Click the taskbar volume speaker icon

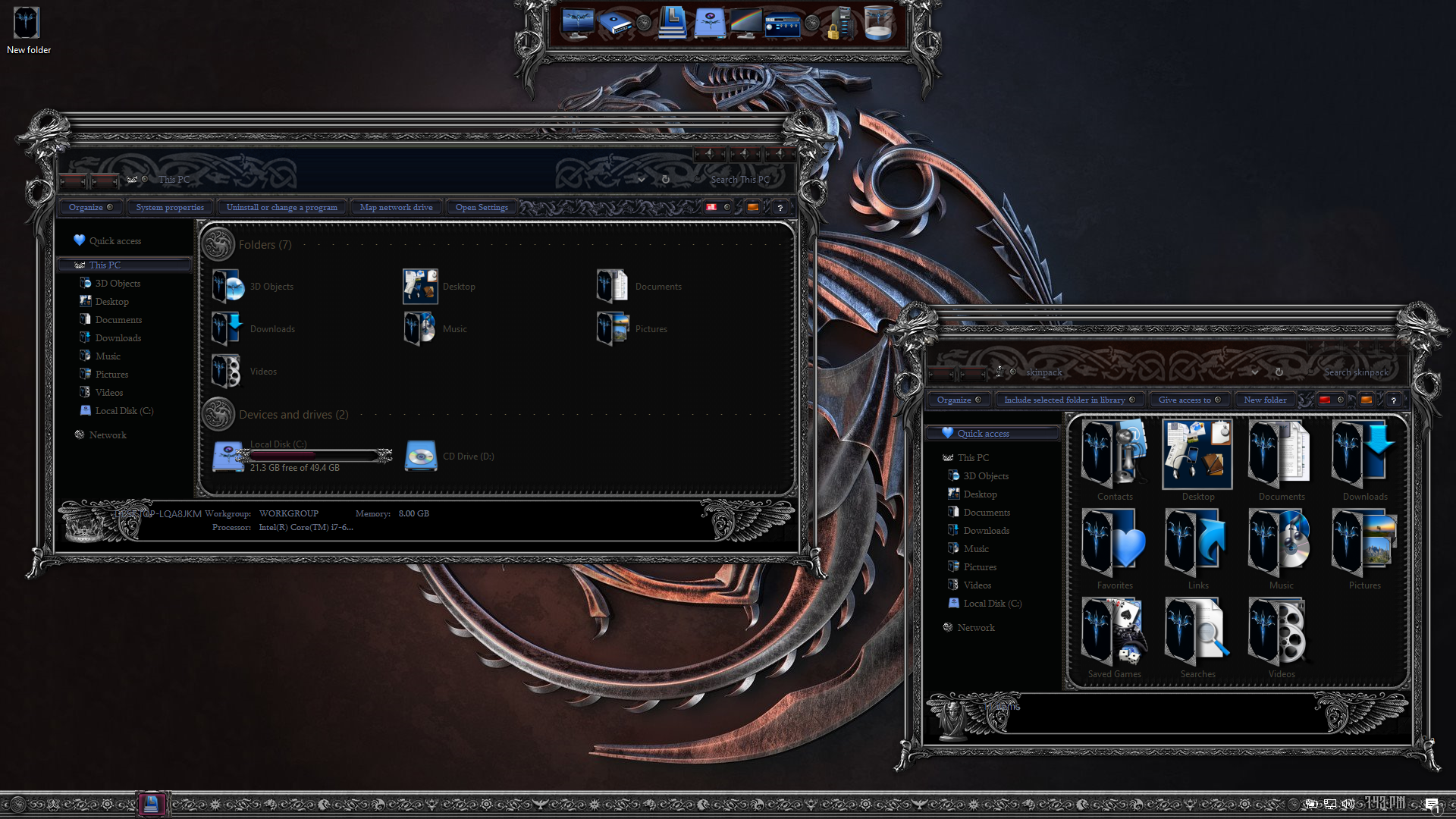coord(1348,804)
